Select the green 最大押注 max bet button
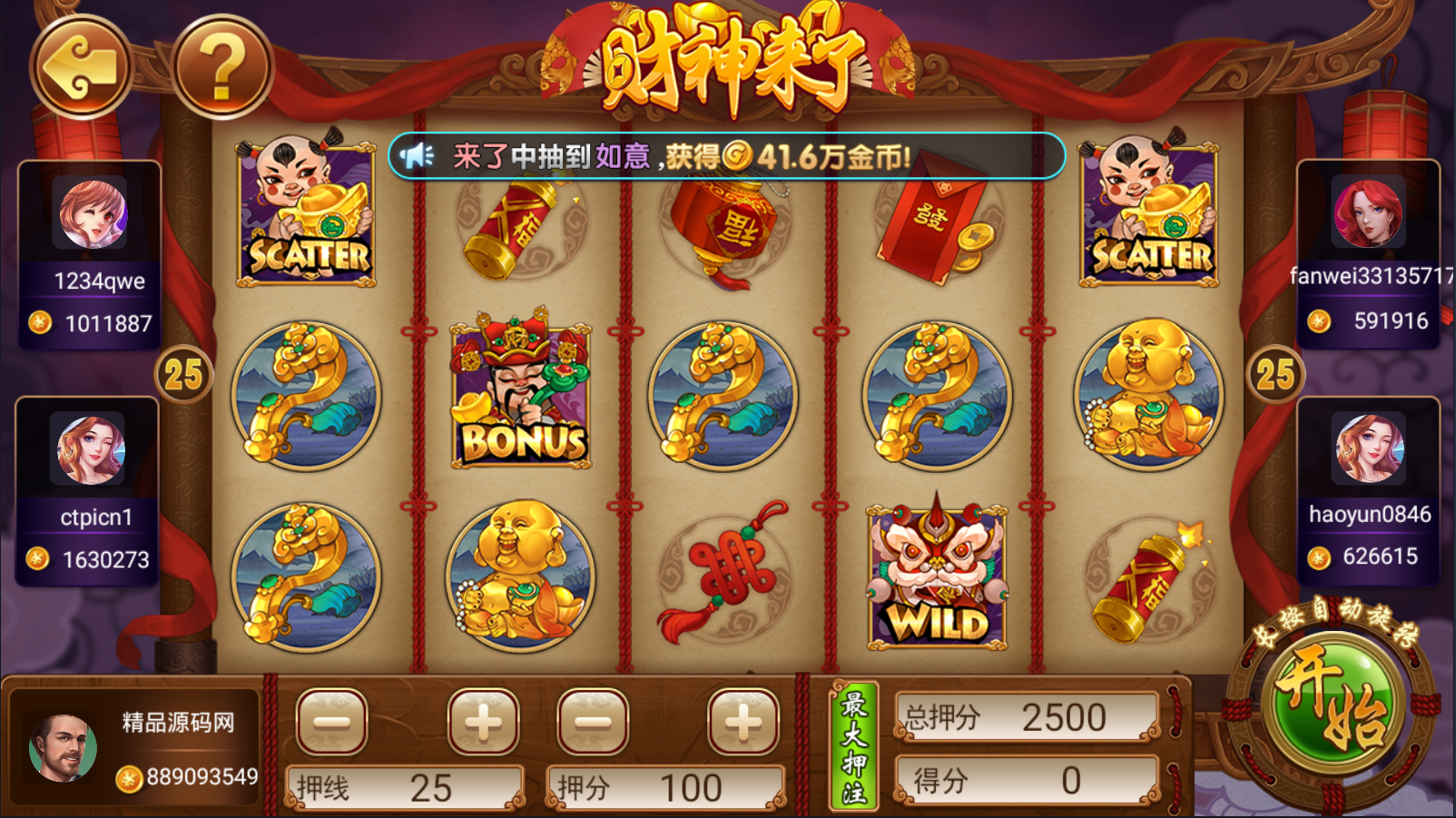The image size is (1456, 818). [x=854, y=746]
